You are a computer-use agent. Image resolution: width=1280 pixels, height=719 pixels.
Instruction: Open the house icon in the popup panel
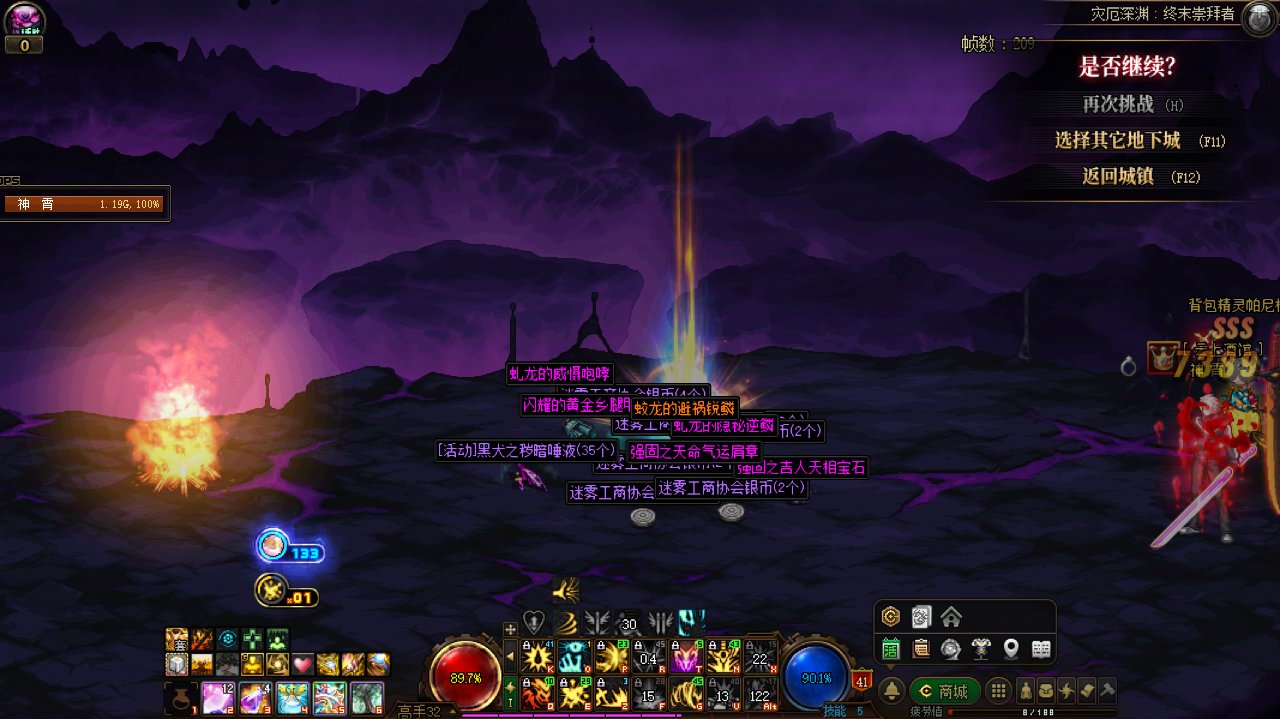950,617
